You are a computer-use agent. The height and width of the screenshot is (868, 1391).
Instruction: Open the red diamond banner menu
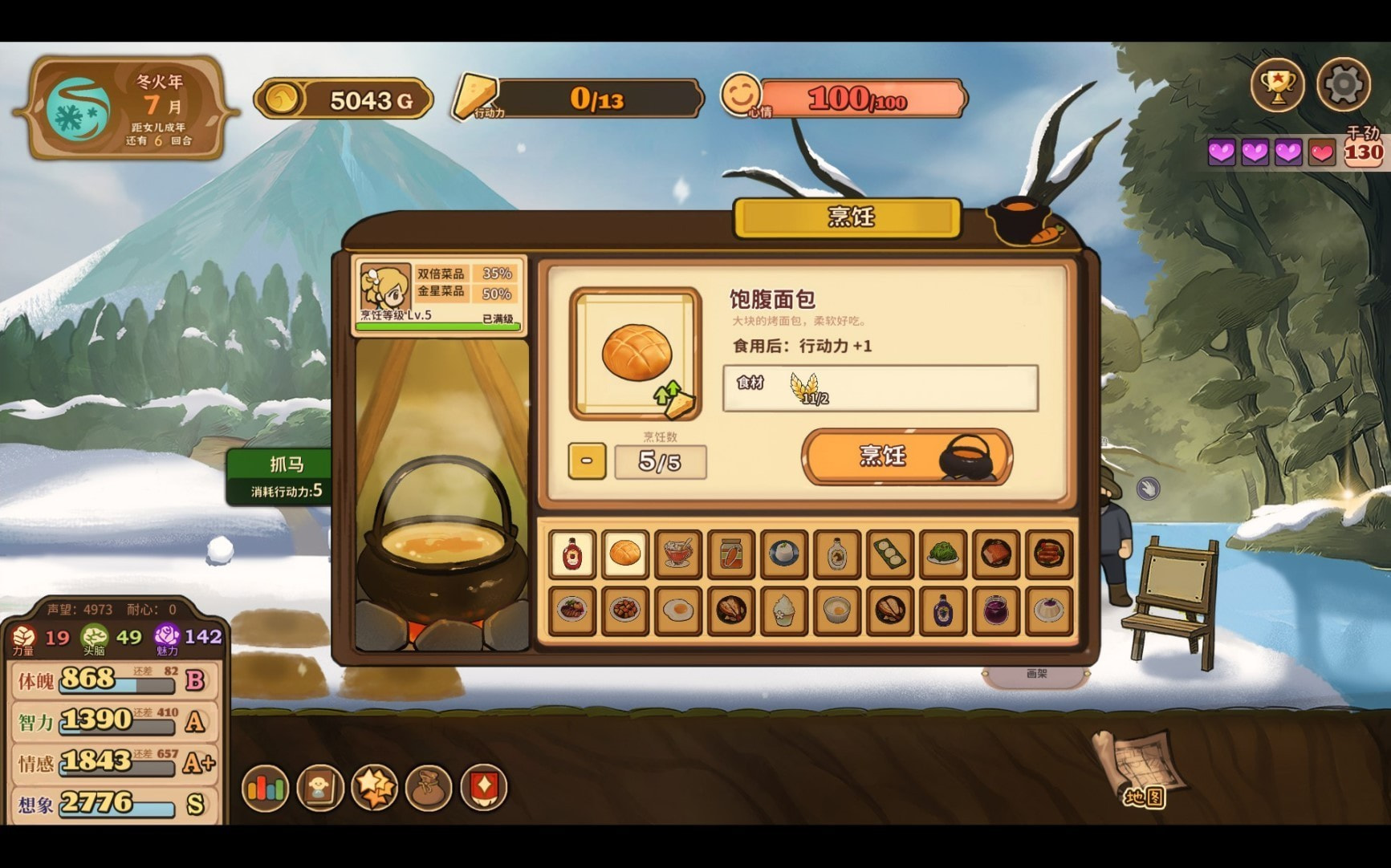(484, 788)
